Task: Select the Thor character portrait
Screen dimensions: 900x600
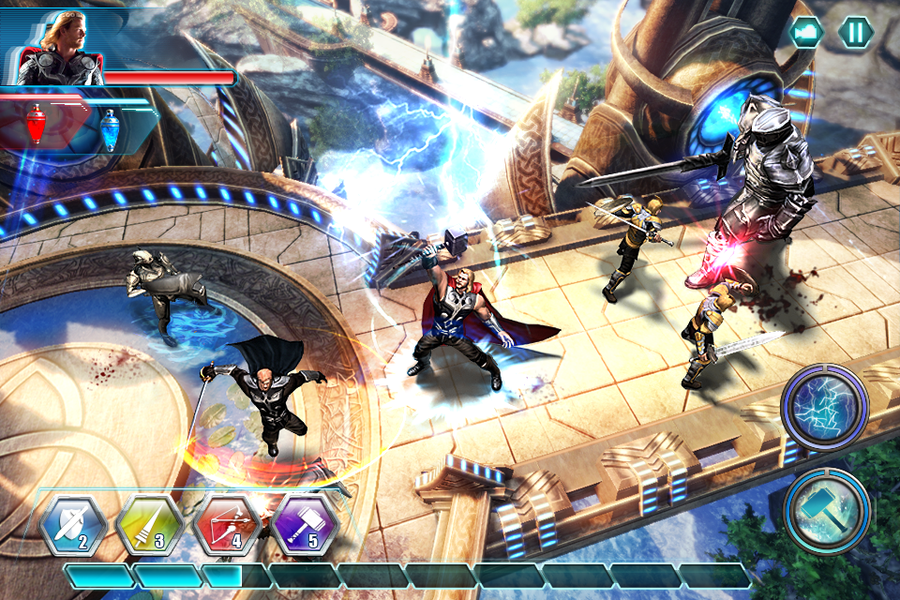Action: click(62, 48)
